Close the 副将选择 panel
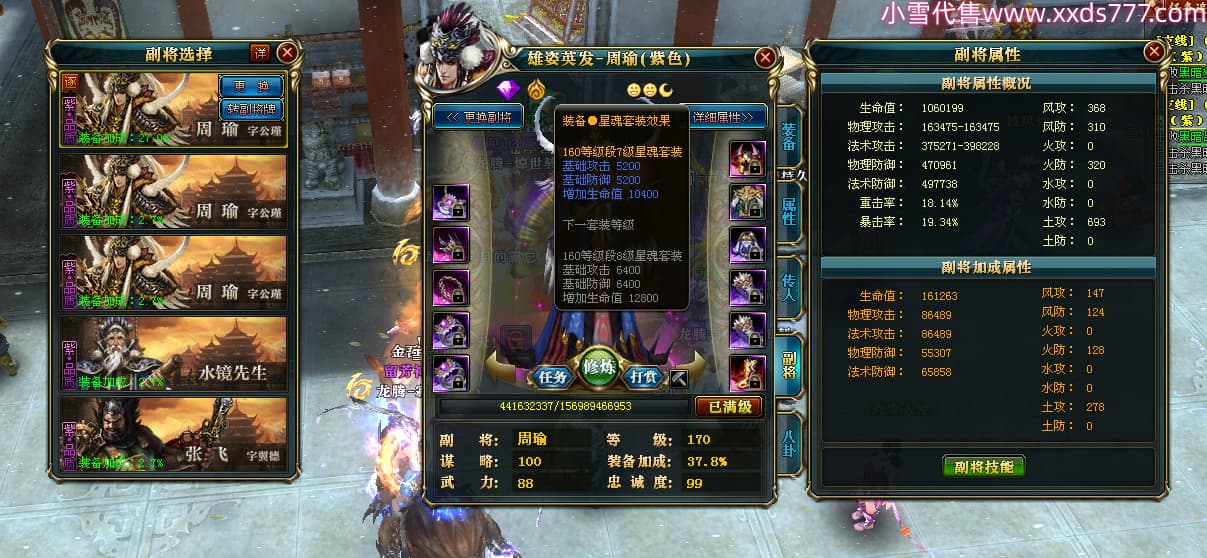The width and height of the screenshot is (1207, 558). click(x=287, y=53)
